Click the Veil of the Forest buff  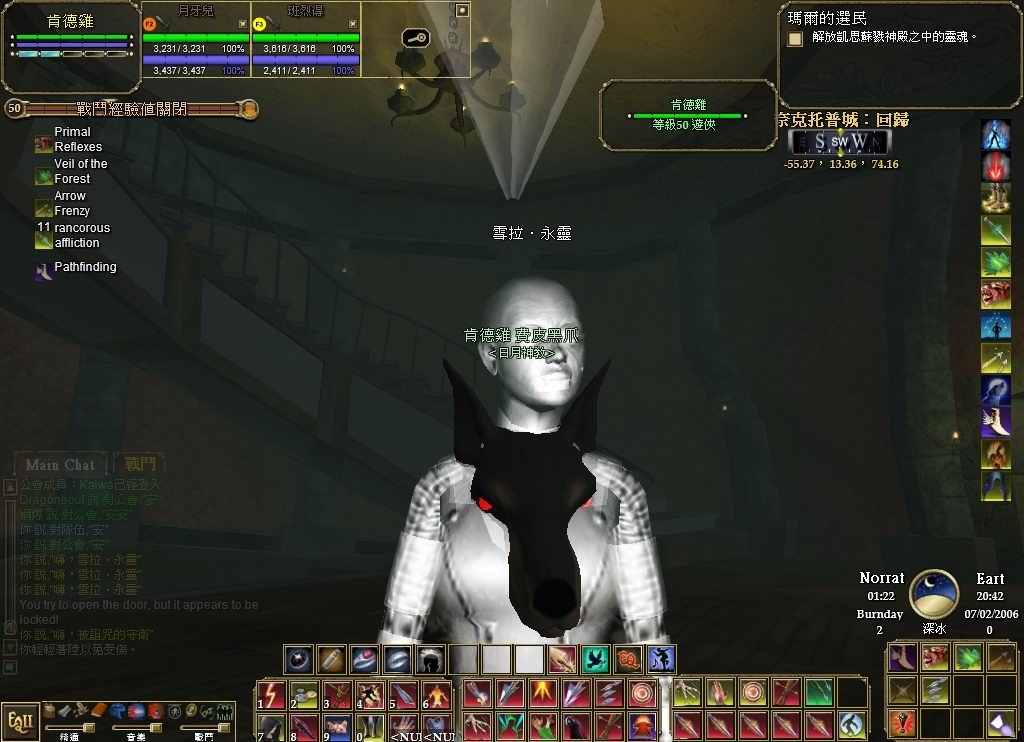coord(44,177)
